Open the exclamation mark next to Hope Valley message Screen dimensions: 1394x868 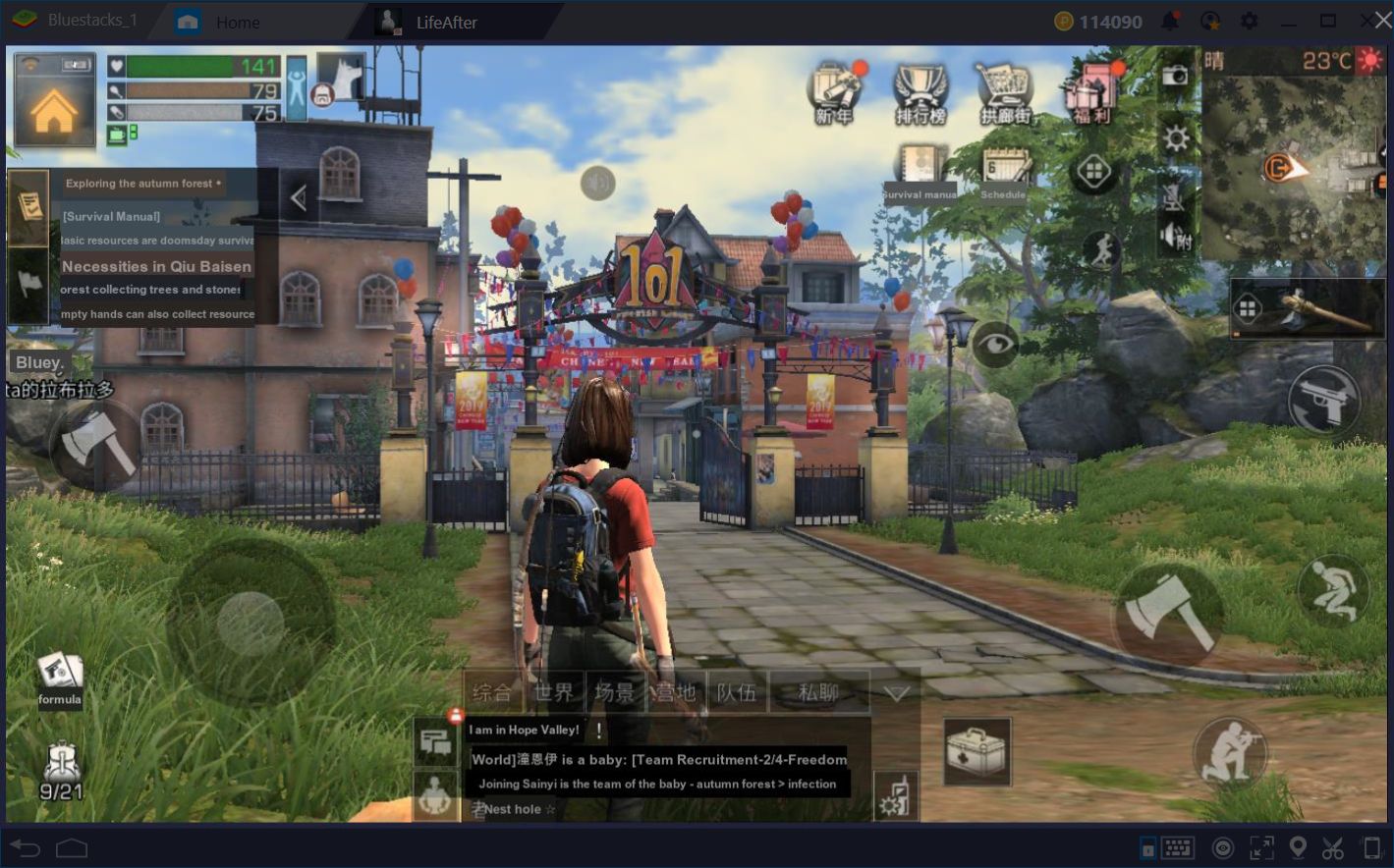[597, 730]
